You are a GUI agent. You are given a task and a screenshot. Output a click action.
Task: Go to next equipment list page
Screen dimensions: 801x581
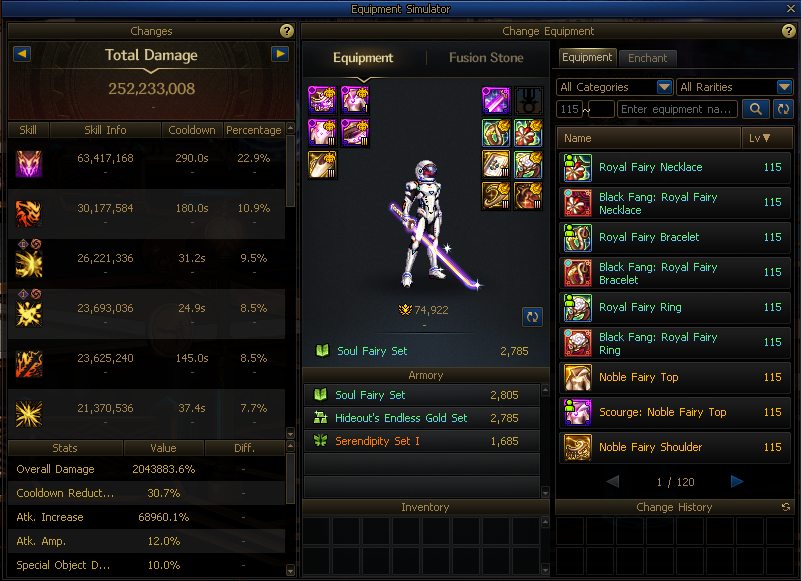click(x=737, y=482)
